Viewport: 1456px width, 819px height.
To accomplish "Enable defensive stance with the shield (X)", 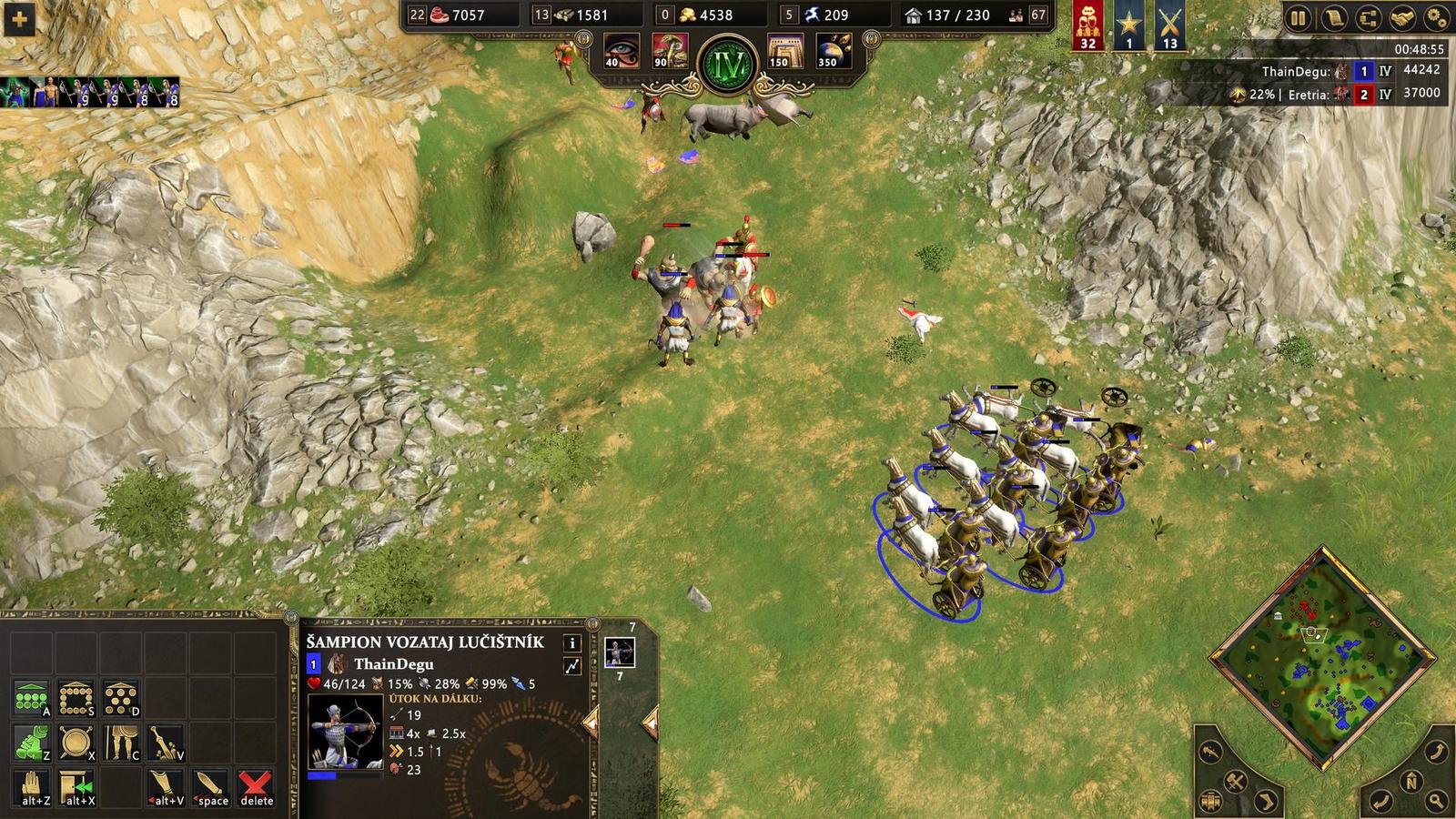I will point(76,741).
